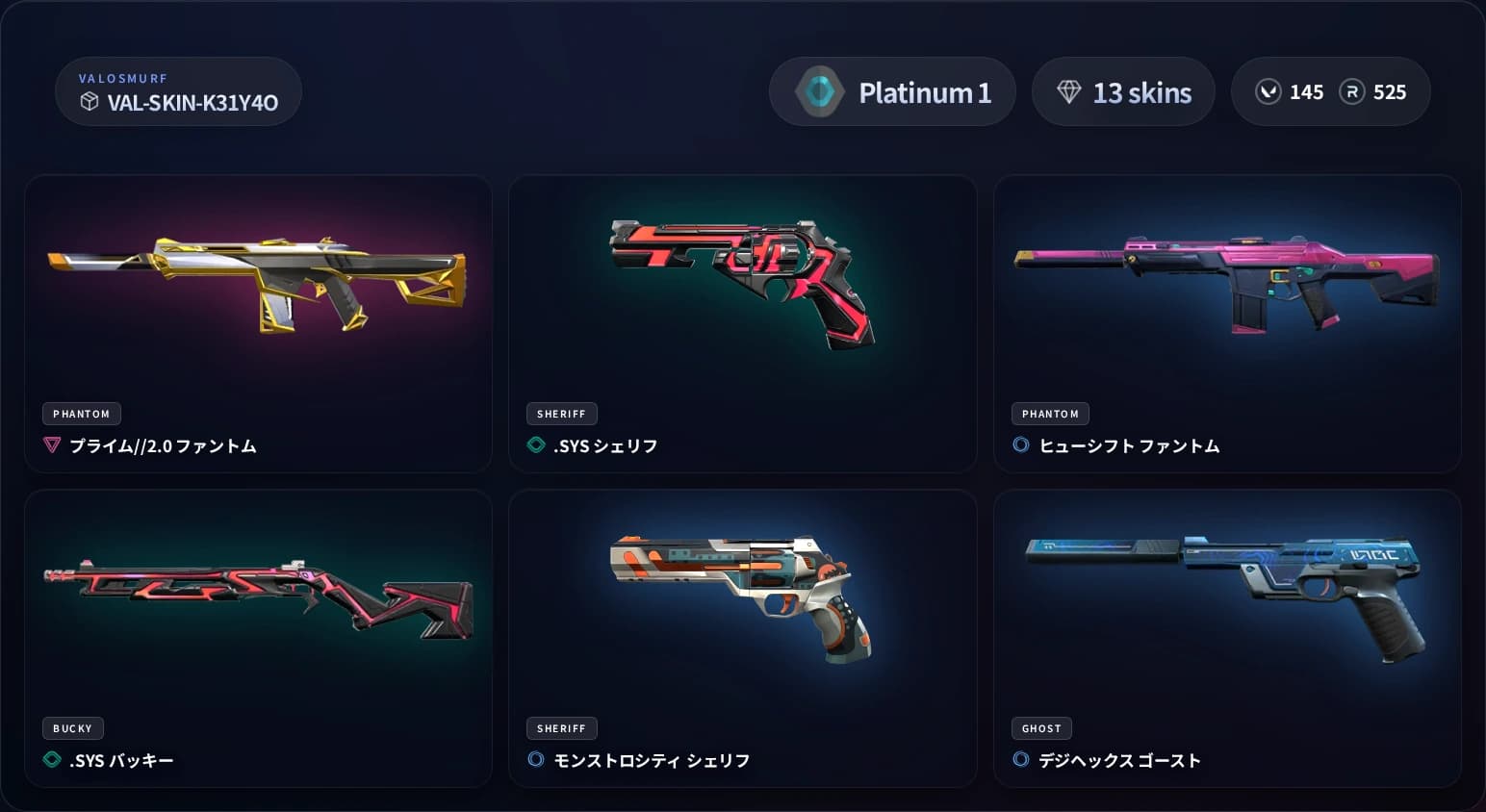Click the BUCKY category label

72,728
